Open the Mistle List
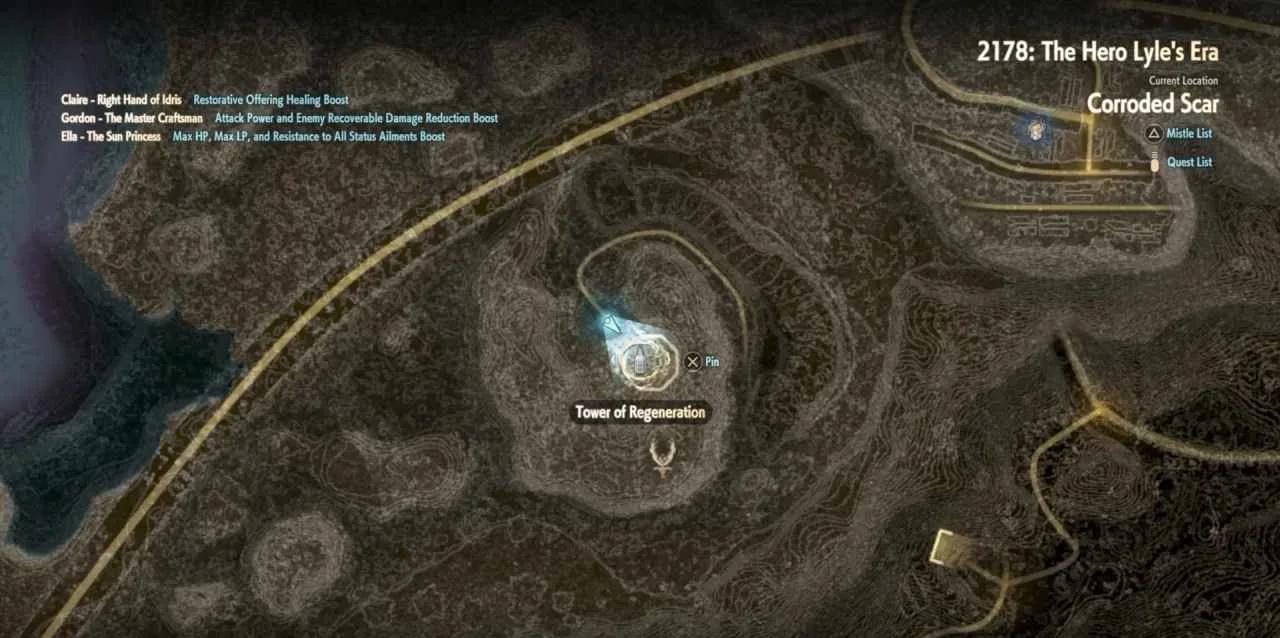1280x638 pixels. [1188, 133]
